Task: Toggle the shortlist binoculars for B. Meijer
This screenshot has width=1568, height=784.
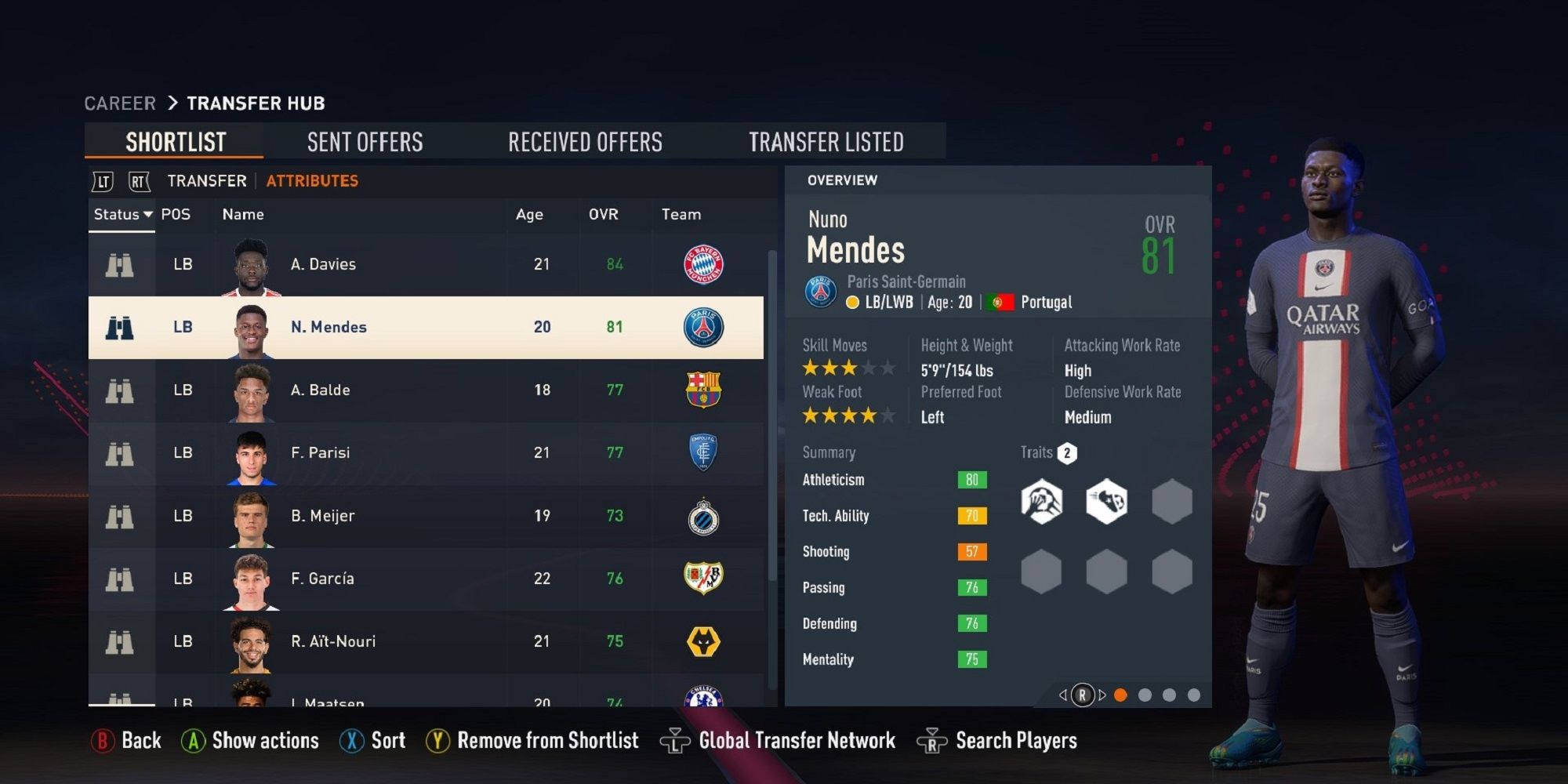Action: pos(119,515)
